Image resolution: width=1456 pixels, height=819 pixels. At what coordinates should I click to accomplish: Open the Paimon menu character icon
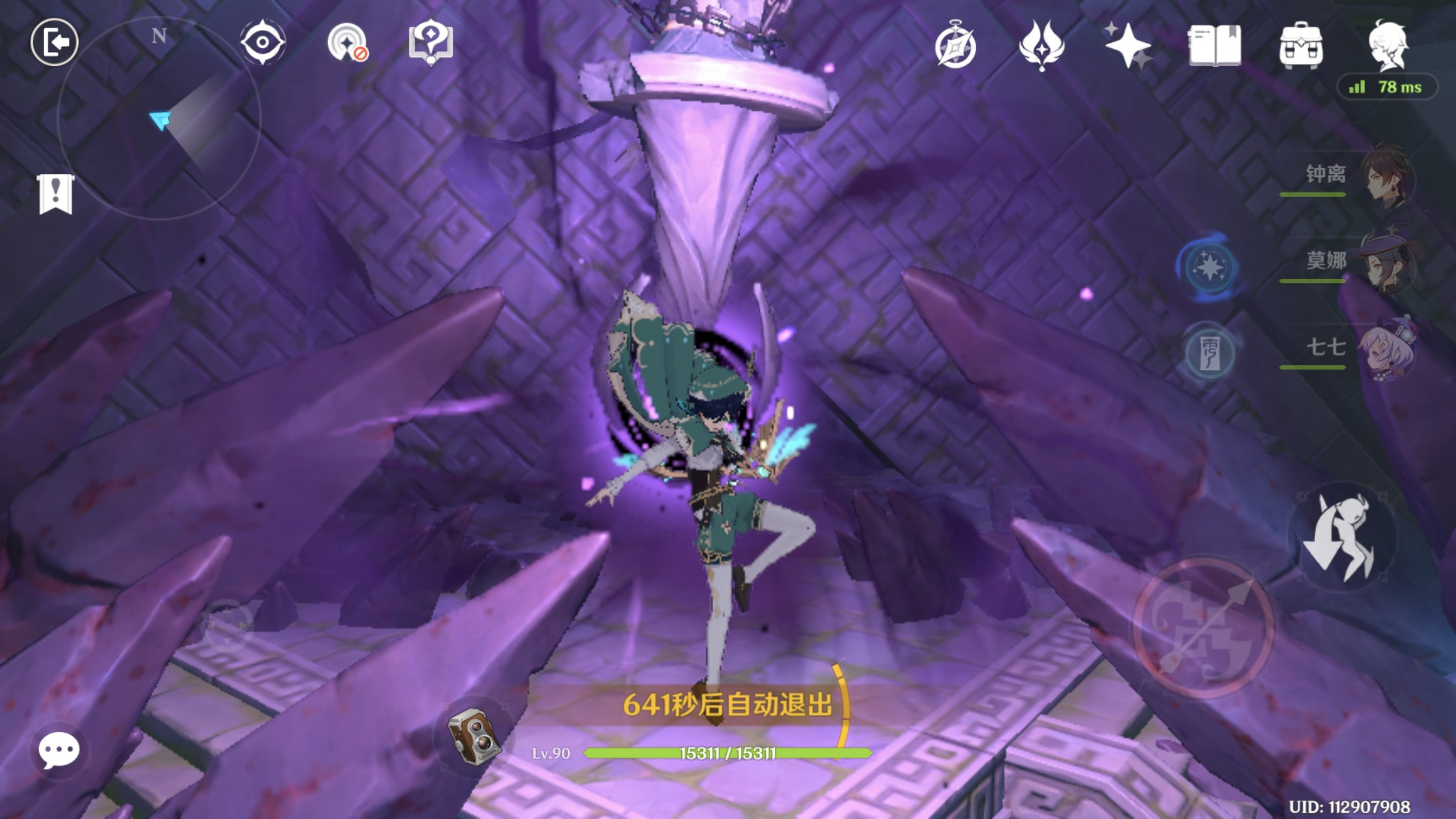click(x=1388, y=45)
